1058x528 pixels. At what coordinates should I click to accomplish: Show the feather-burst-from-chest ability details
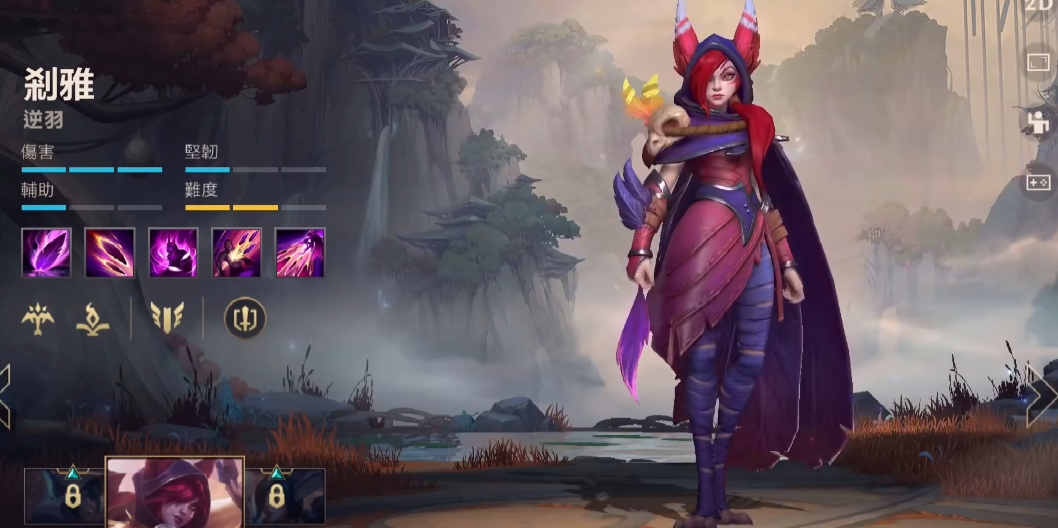coord(236,252)
